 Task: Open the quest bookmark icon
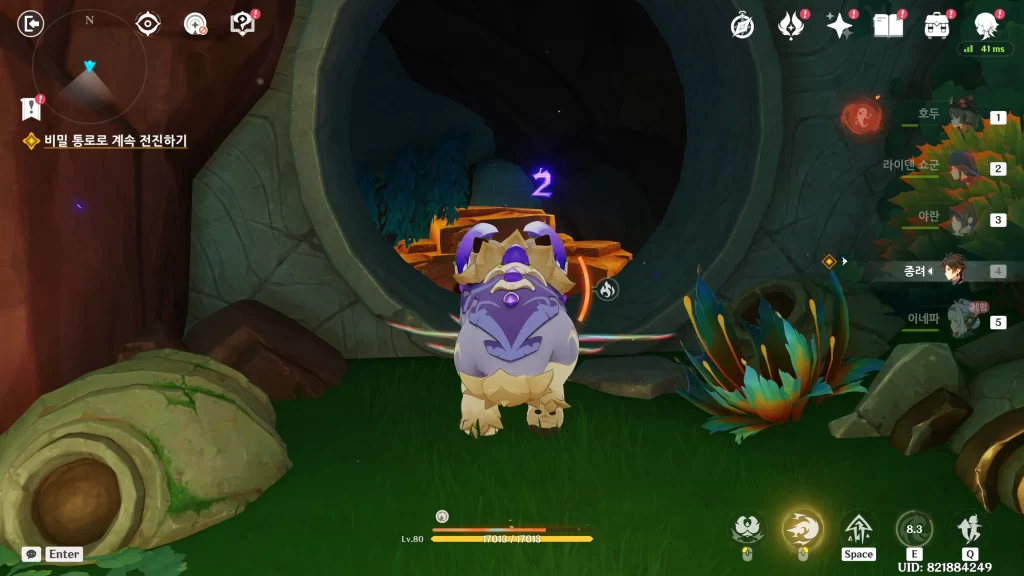[x=30, y=109]
